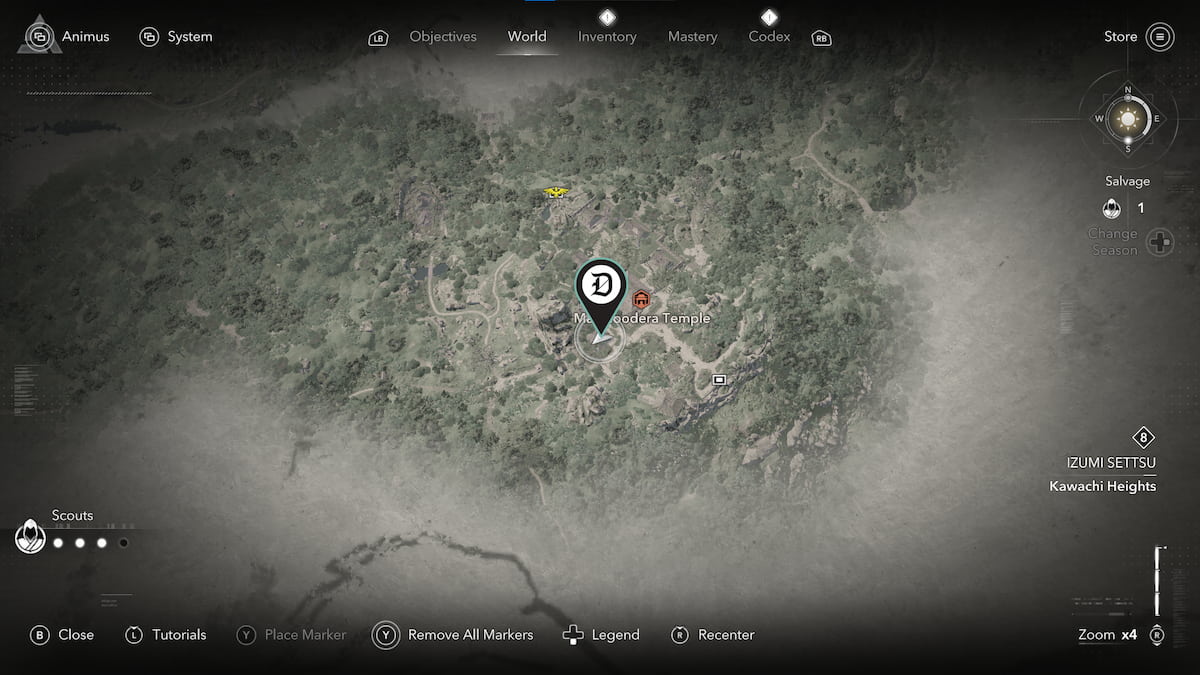Select the yellow eagle viewpoint marker
The height and width of the screenshot is (675, 1200).
click(555, 191)
